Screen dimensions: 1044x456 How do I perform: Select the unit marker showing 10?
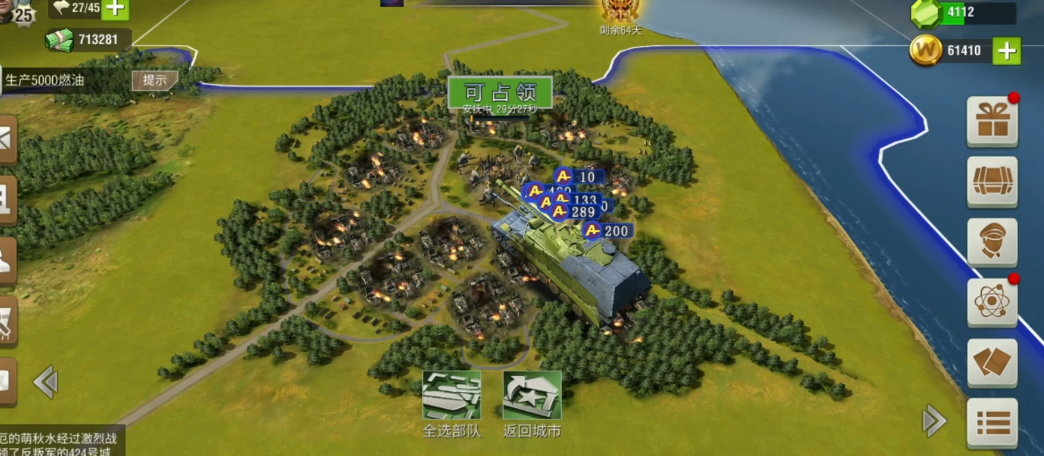(578, 177)
